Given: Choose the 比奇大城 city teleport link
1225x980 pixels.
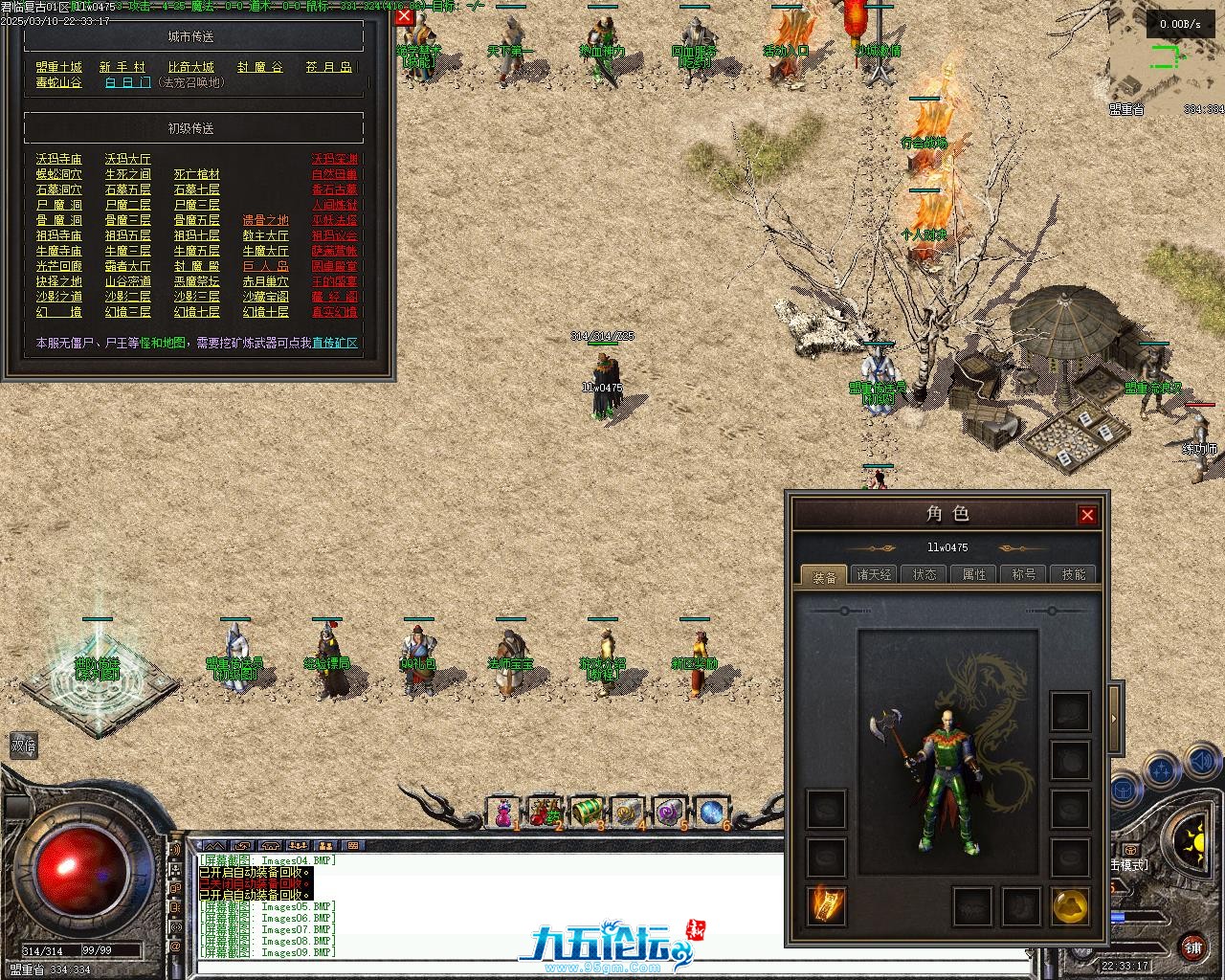Looking at the screenshot, I should point(190,67).
